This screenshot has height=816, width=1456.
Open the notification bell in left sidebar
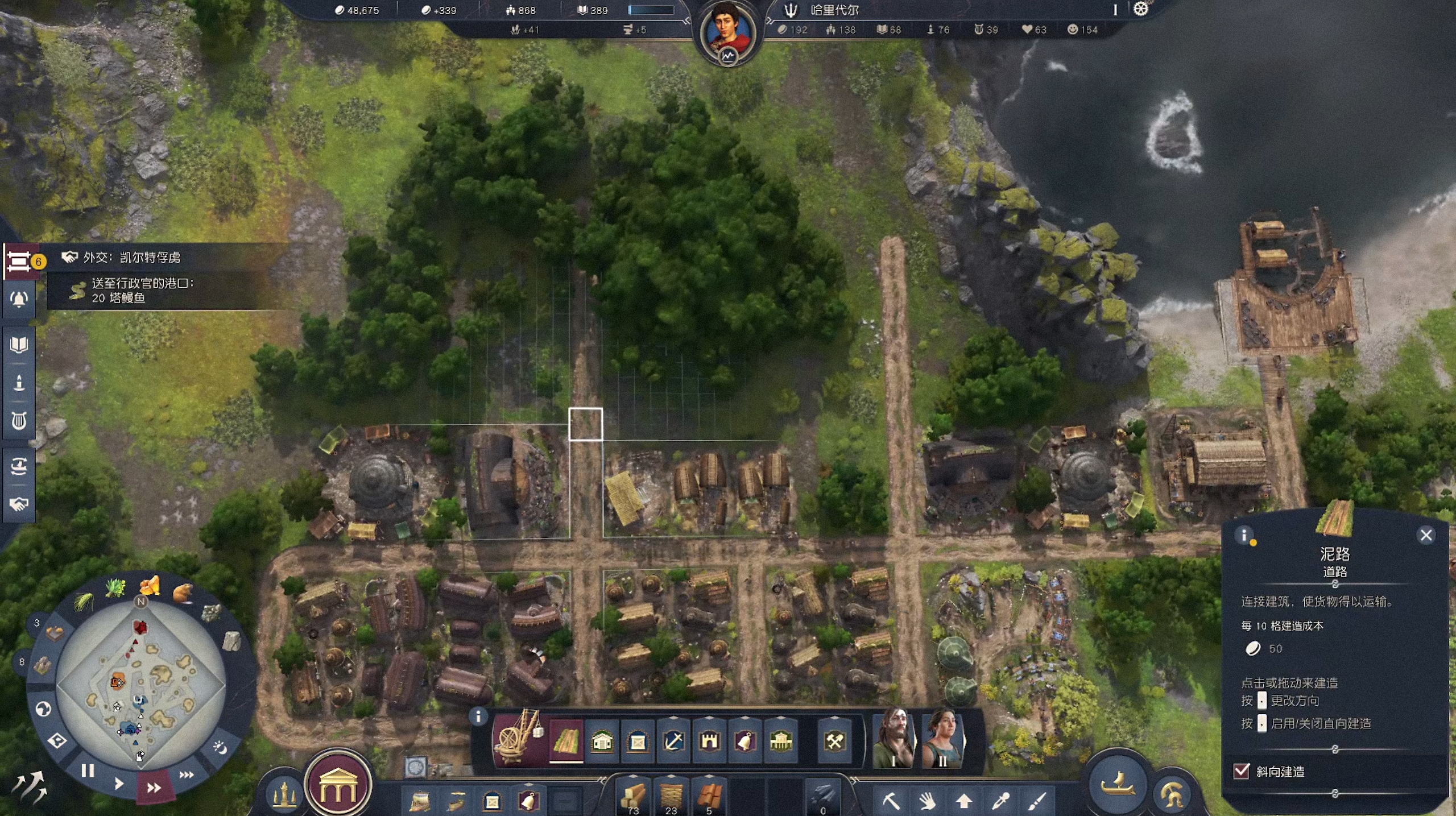pos(19,299)
